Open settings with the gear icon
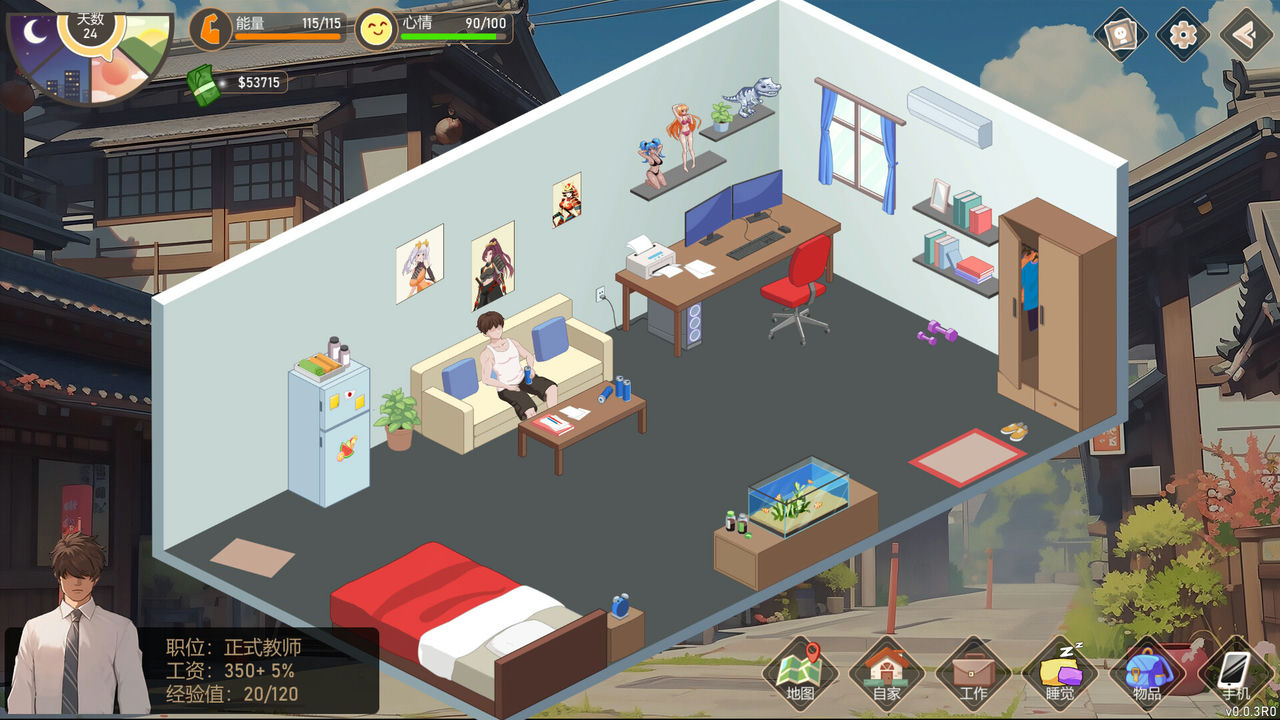Image resolution: width=1280 pixels, height=720 pixels. [x=1183, y=35]
